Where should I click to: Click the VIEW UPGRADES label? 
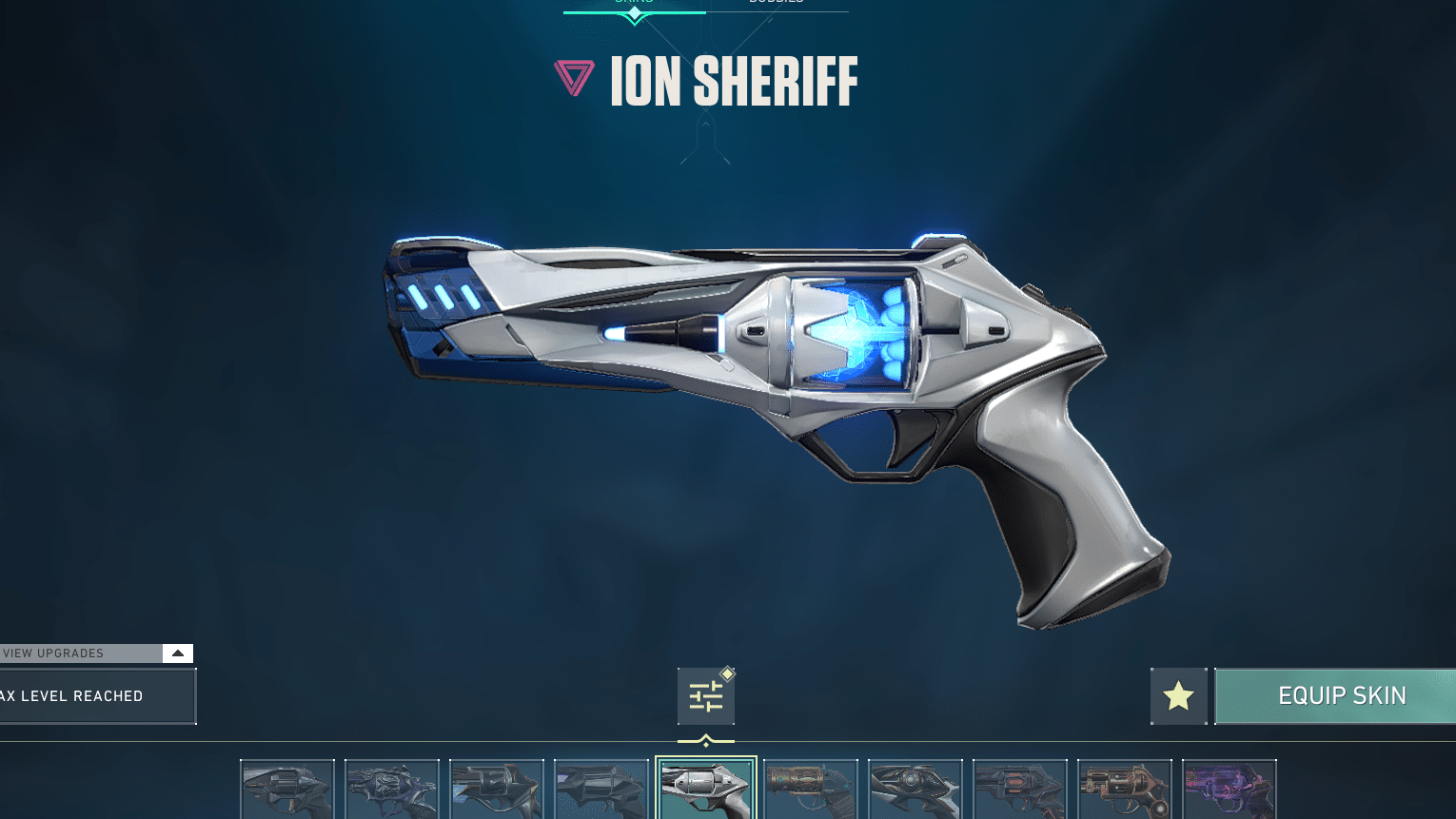[53, 653]
